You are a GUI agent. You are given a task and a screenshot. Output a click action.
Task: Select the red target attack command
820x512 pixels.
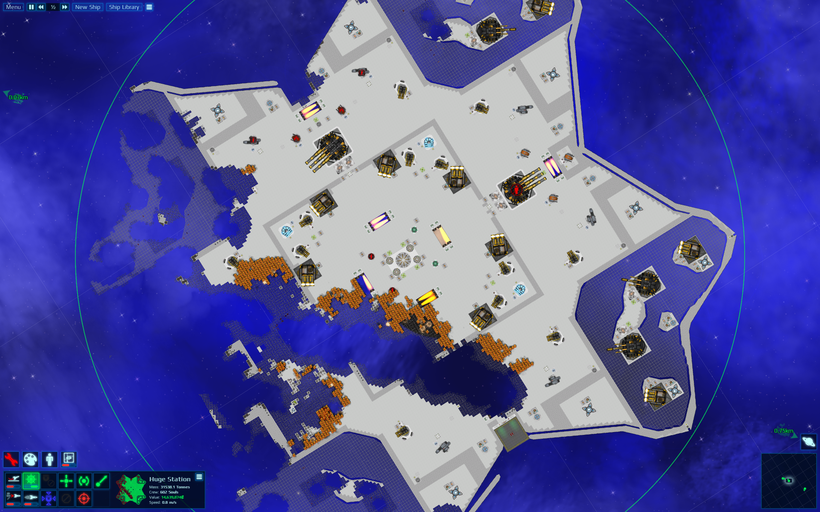click(84, 497)
